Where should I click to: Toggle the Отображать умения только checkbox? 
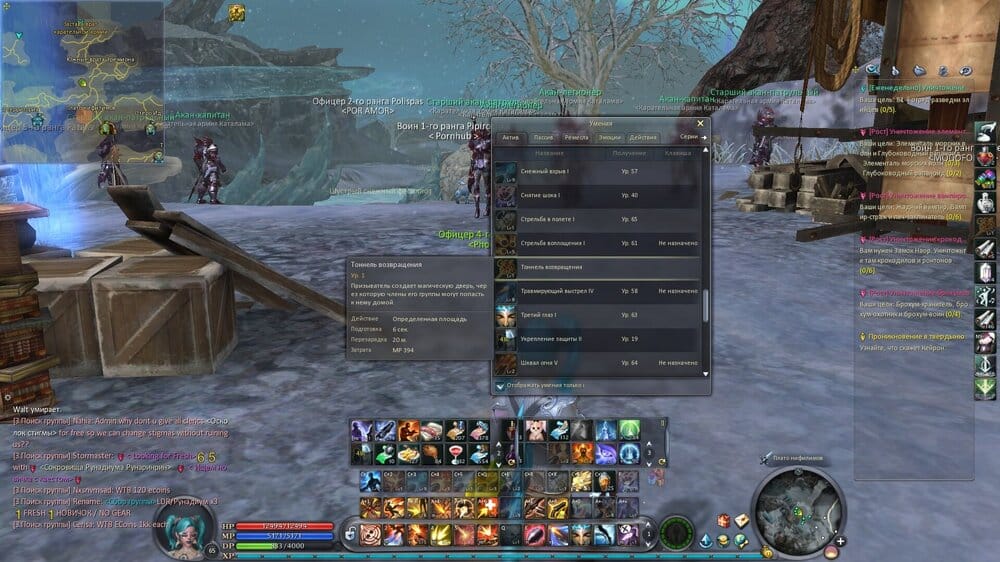(x=501, y=385)
